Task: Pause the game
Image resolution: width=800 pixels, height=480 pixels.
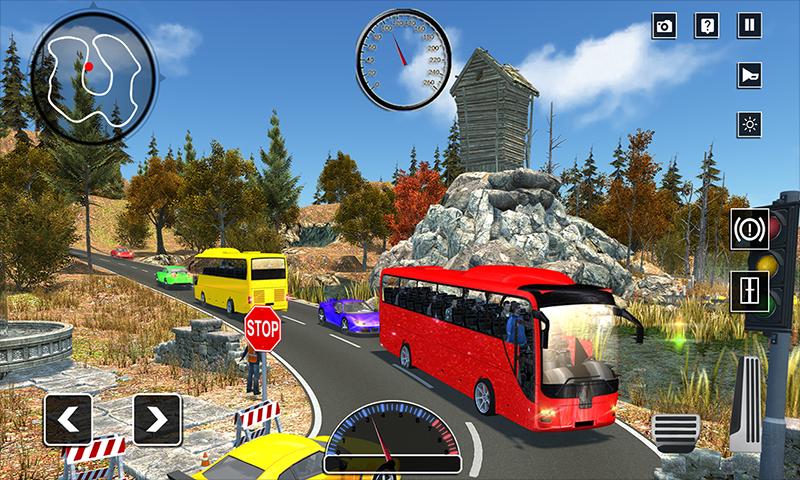Action: 749,26
